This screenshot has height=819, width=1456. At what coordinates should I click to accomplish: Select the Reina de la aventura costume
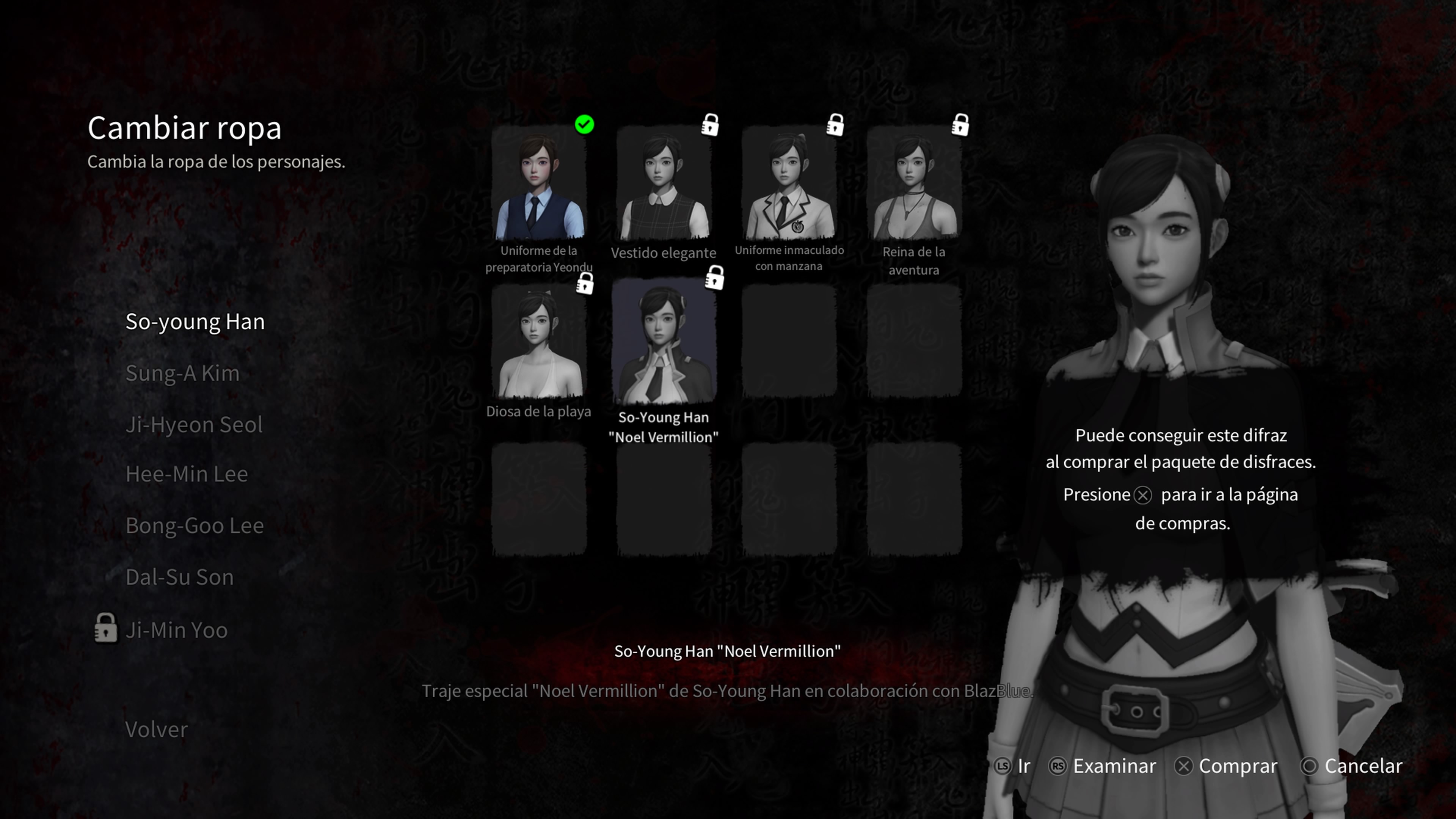914,187
